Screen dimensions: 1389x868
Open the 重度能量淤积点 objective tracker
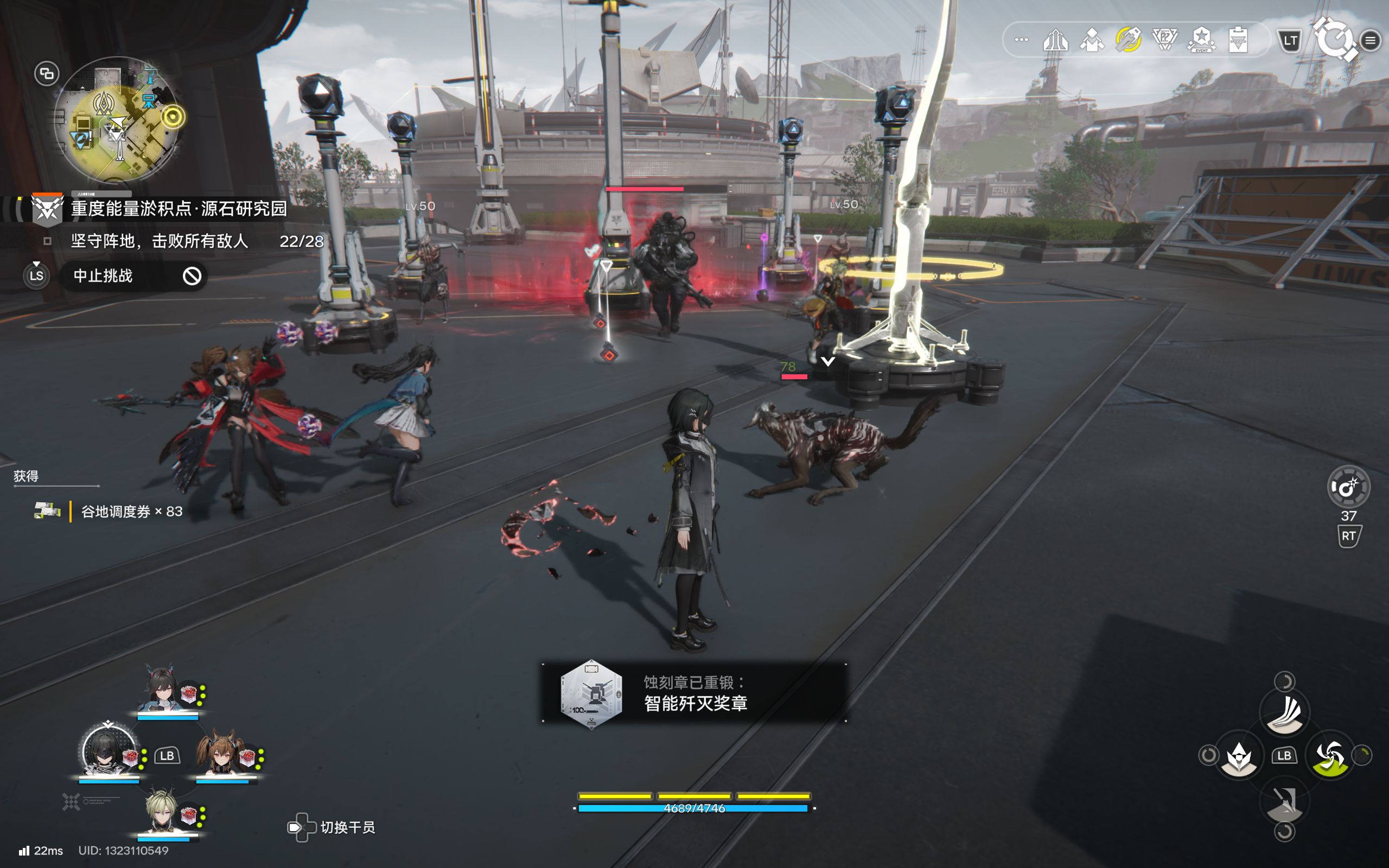point(178,208)
